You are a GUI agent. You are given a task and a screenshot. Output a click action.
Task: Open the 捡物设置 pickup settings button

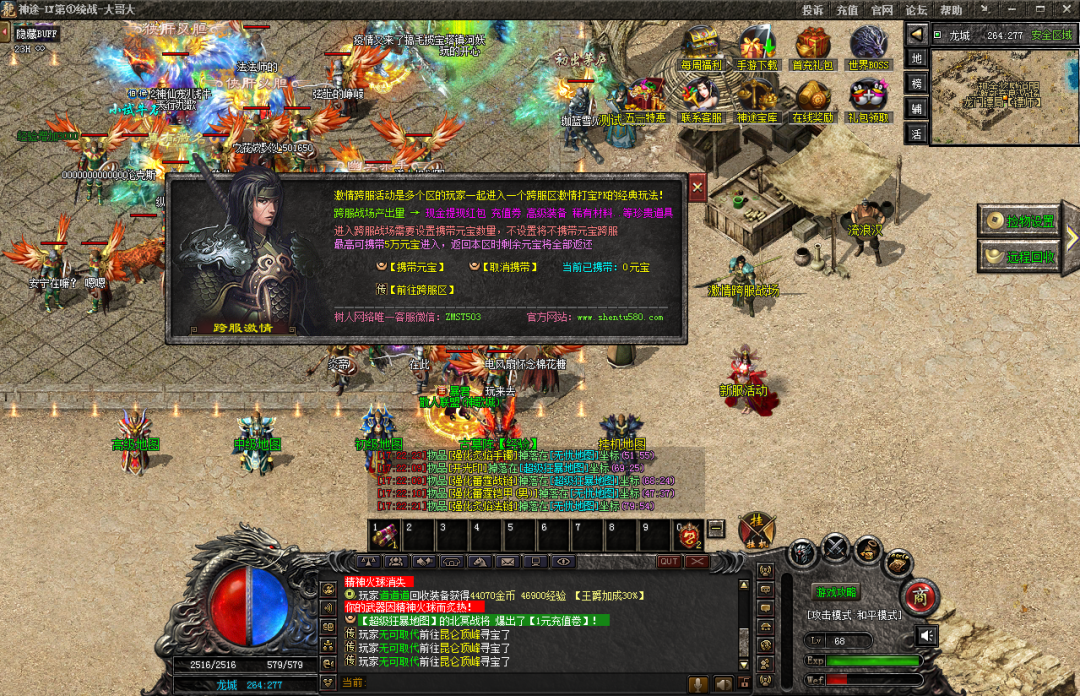tap(1019, 221)
